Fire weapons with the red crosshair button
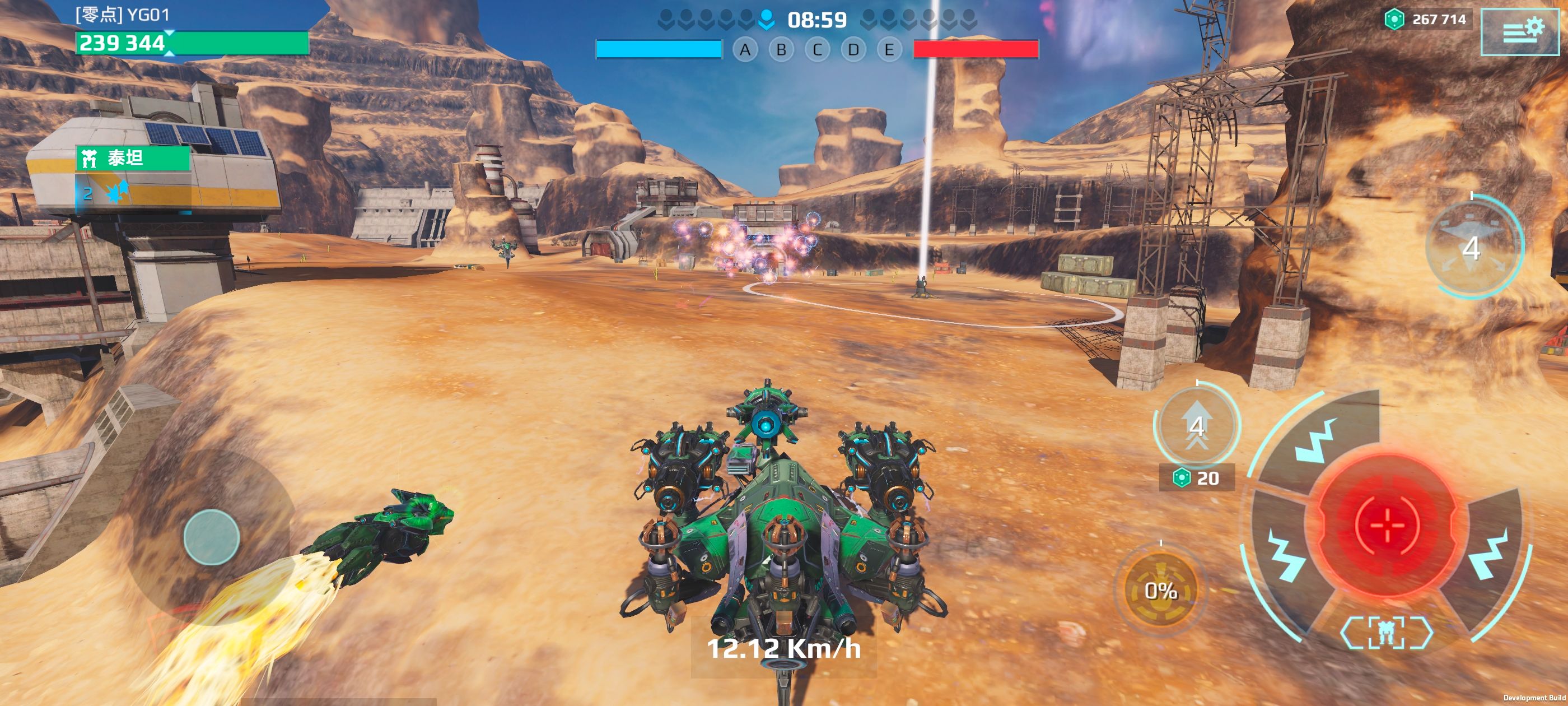Screen dimensions: 1568x706 [x=1387, y=524]
